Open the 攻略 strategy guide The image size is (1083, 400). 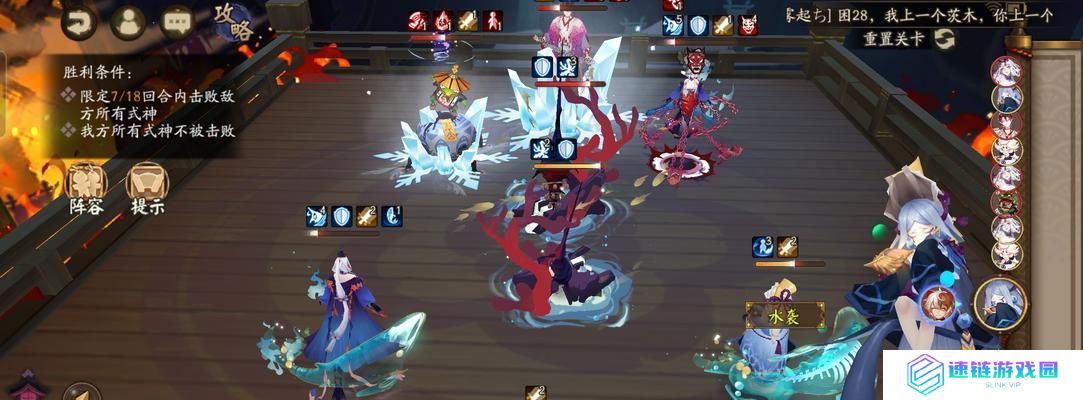coord(234,22)
